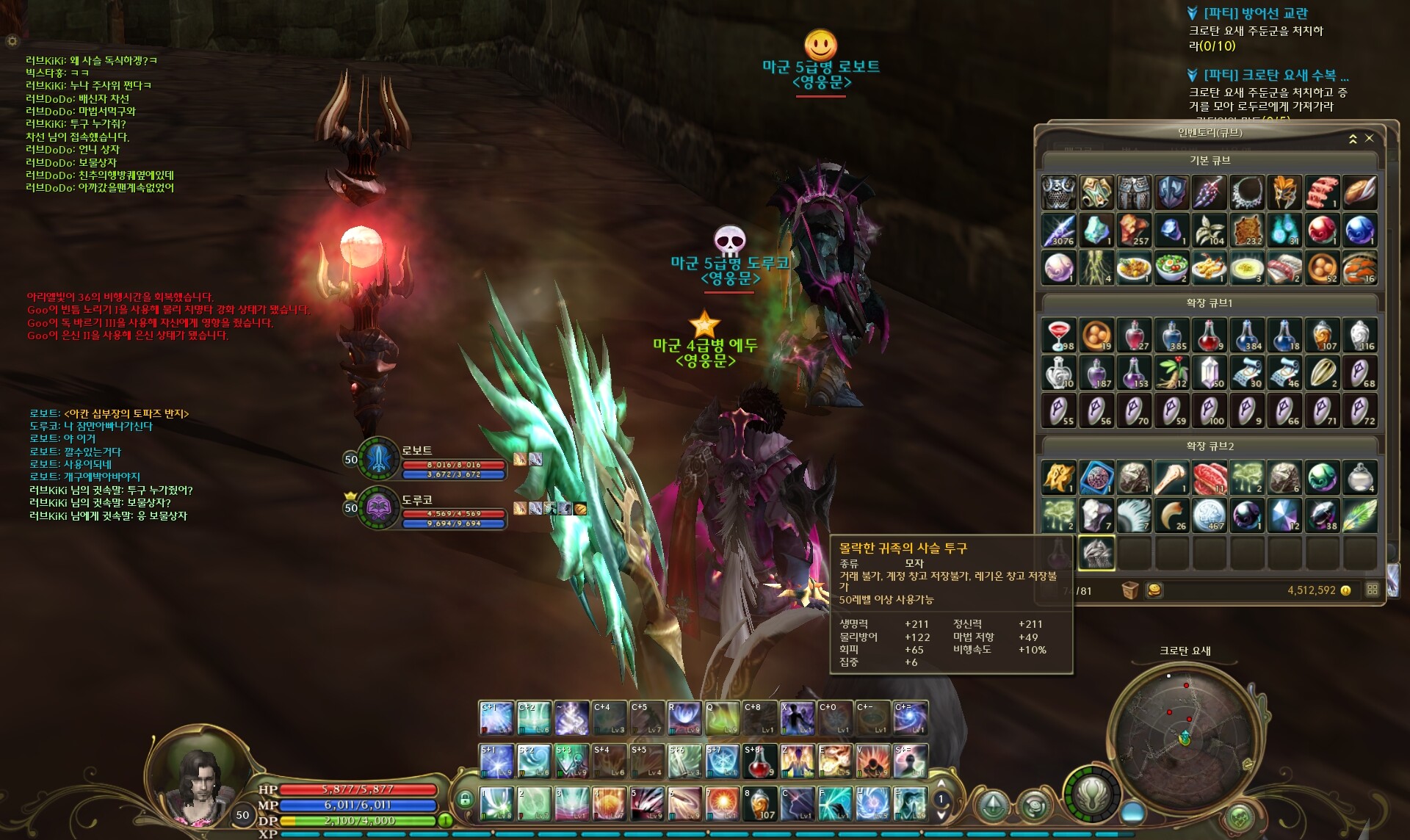Click the grid sort button beside the kinah total
The width and height of the screenshot is (1410, 840).
click(1372, 590)
